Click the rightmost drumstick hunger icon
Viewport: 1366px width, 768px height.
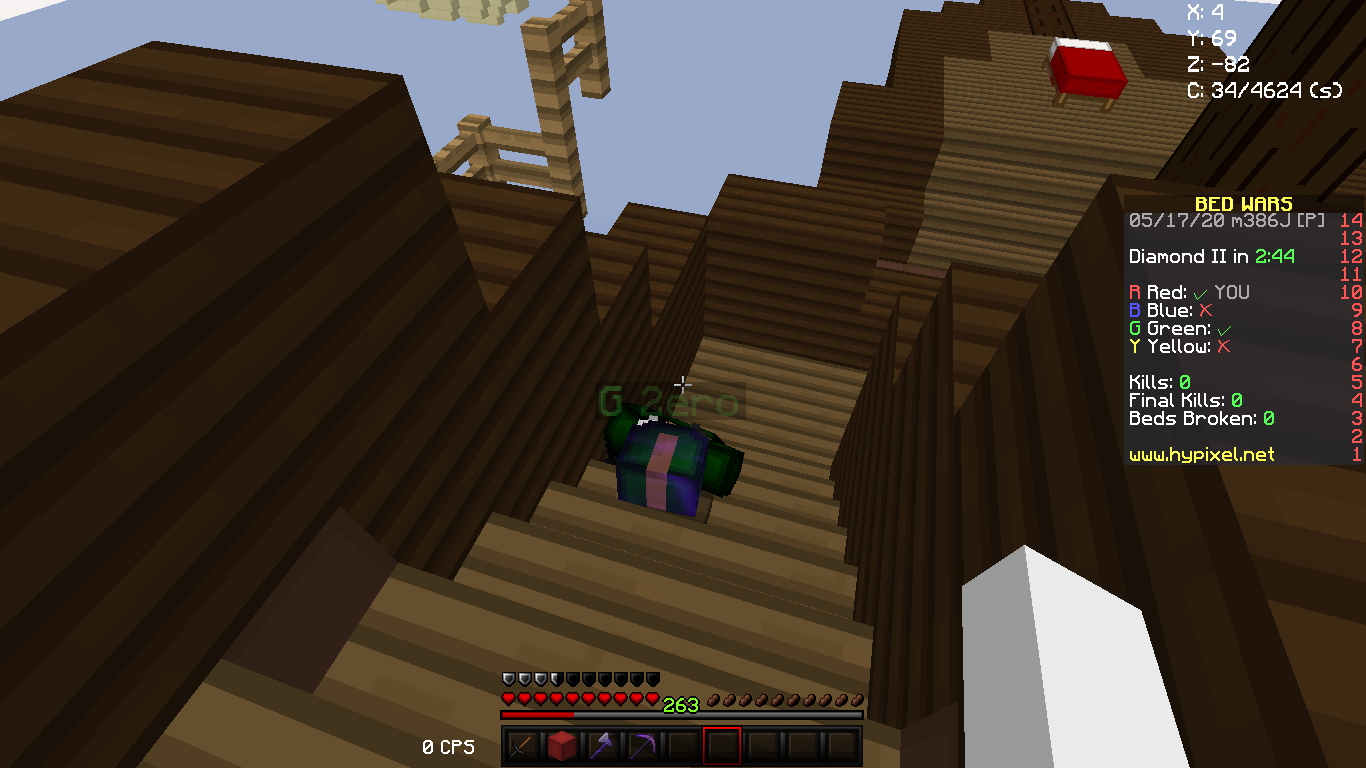[855, 699]
